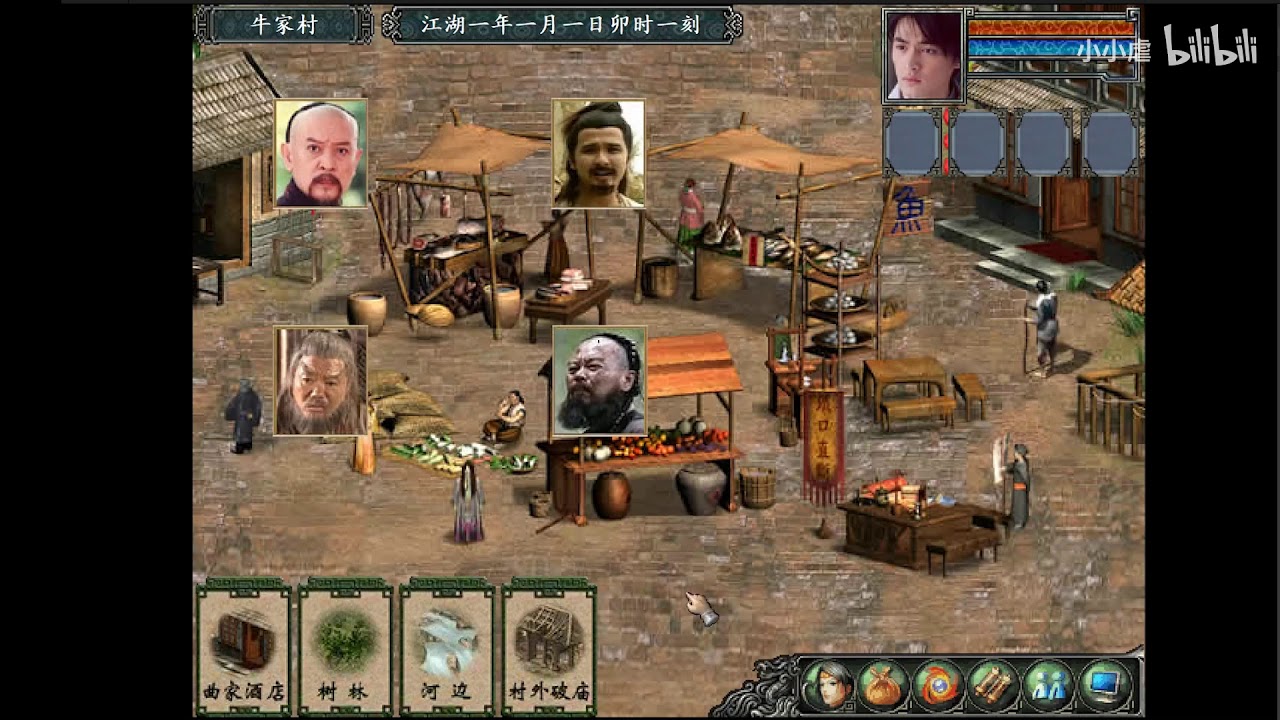The height and width of the screenshot is (720, 1280).
Task: Talk to the bald man with red goatee portrait
Action: 321,153
